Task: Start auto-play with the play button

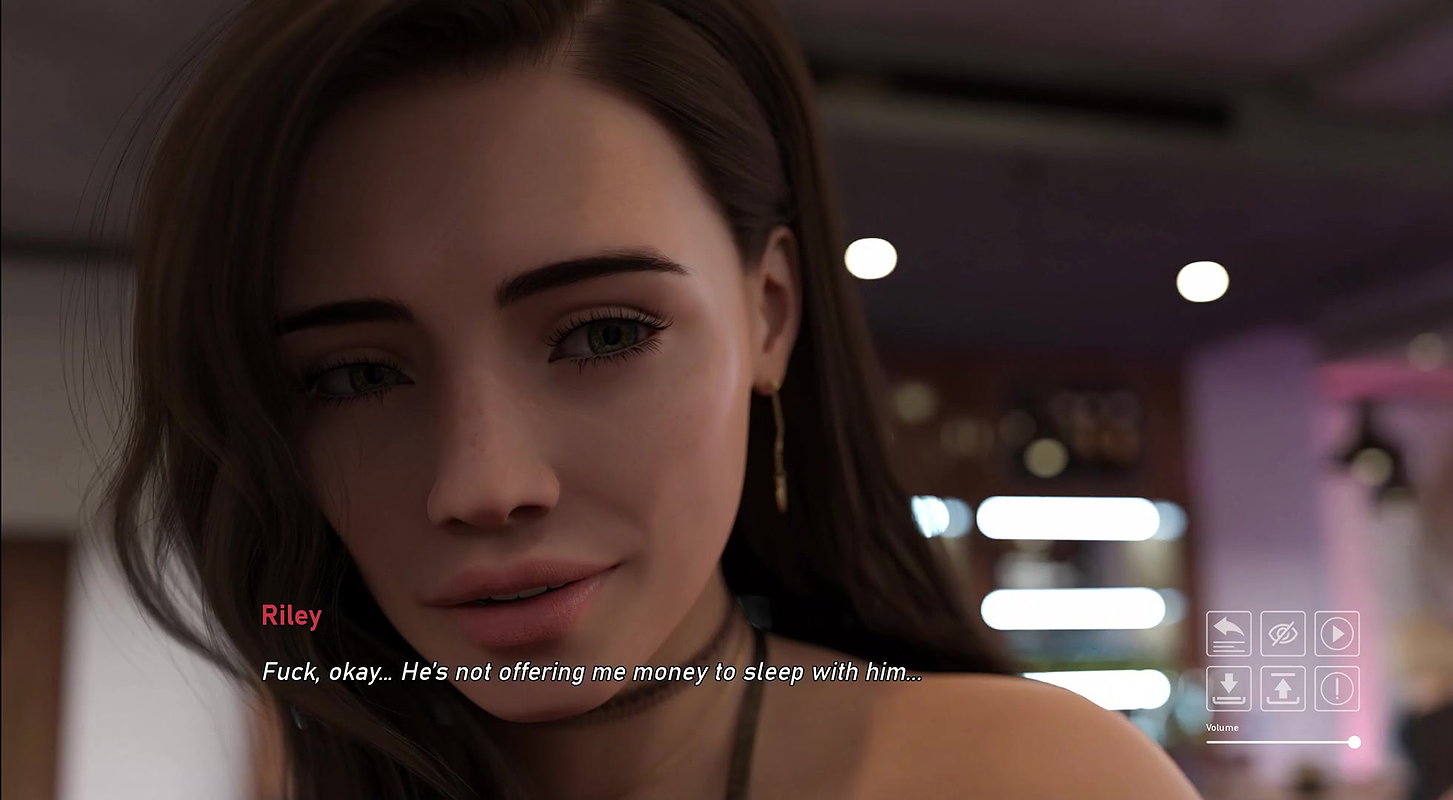Action: [1337, 633]
